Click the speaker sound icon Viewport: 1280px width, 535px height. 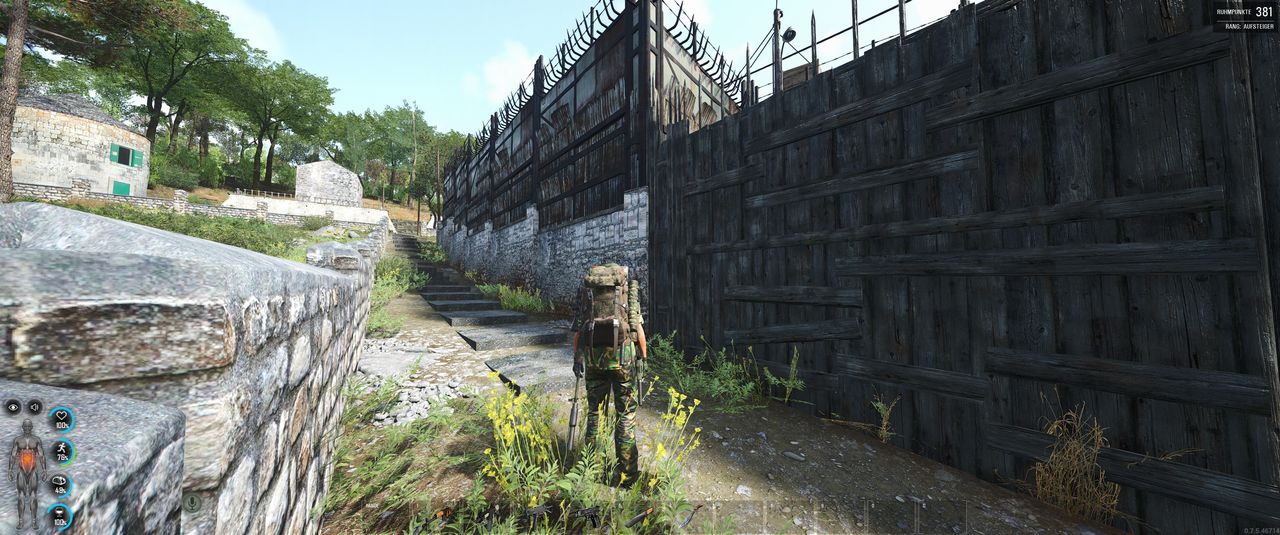tap(35, 407)
